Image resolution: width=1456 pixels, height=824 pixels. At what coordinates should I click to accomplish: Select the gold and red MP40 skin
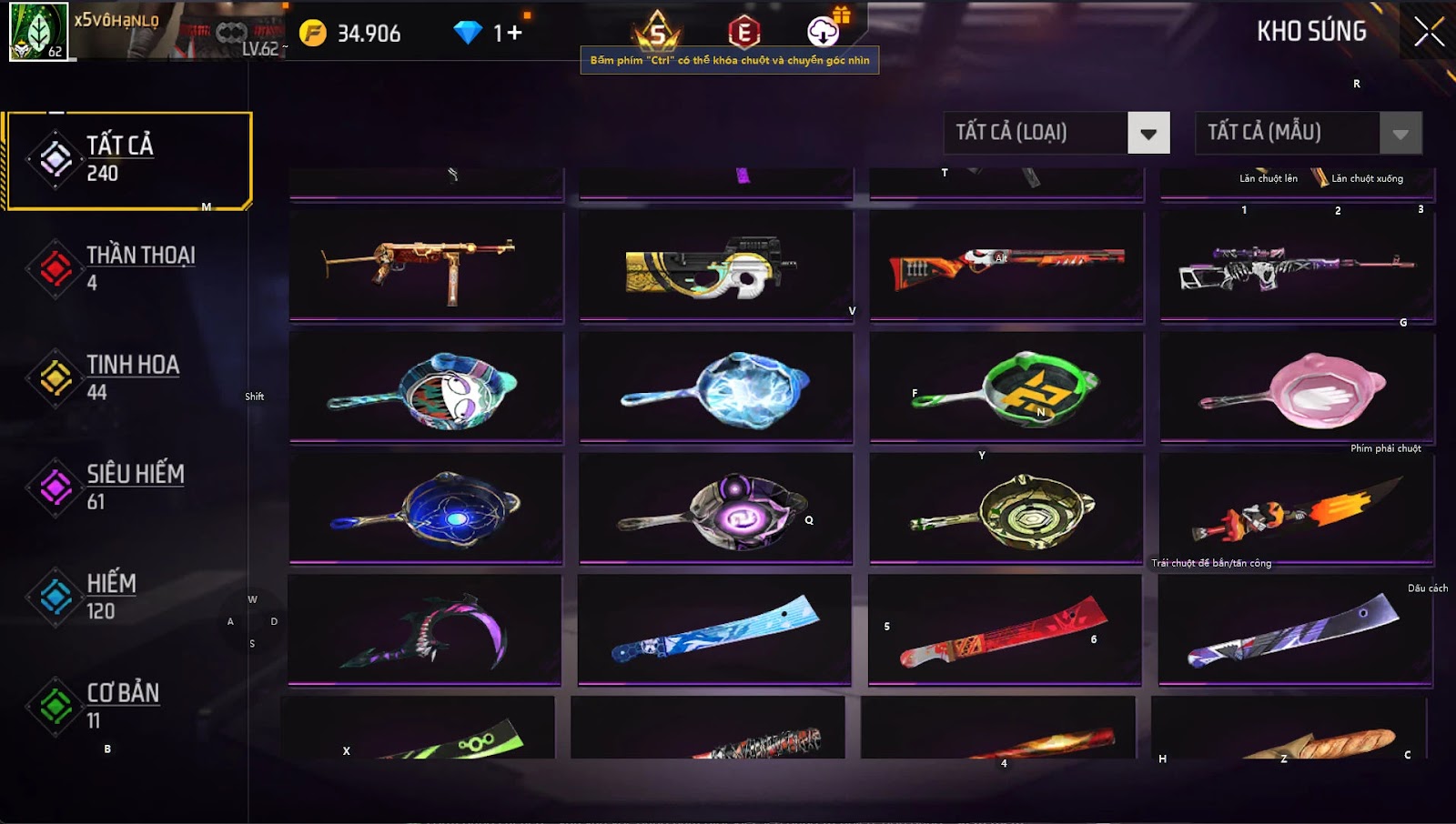click(426, 266)
